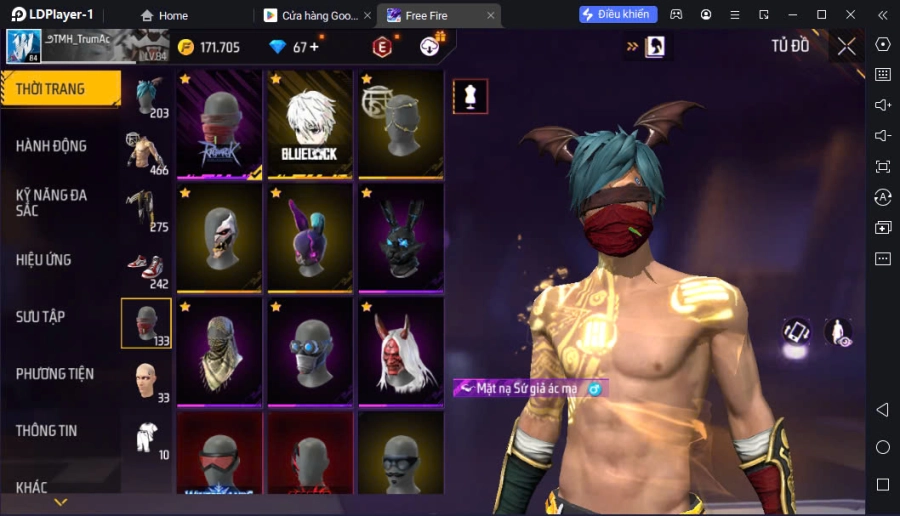Viewport: 900px width, 516px height.
Task: Select the gold chain headpiece item
Action: point(400,124)
